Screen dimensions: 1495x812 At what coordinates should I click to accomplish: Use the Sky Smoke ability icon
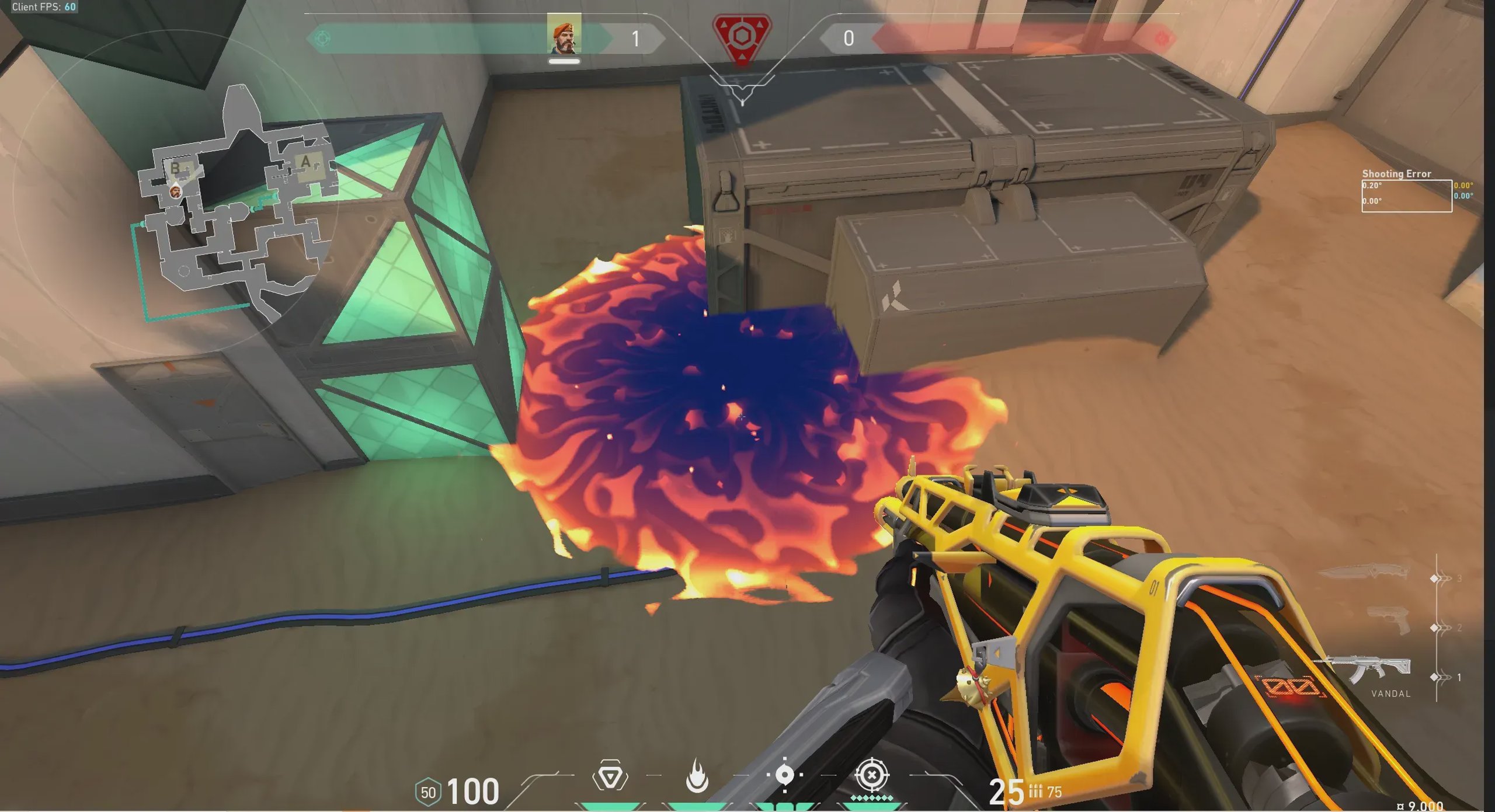pyautogui.click(x=784, y=775)
